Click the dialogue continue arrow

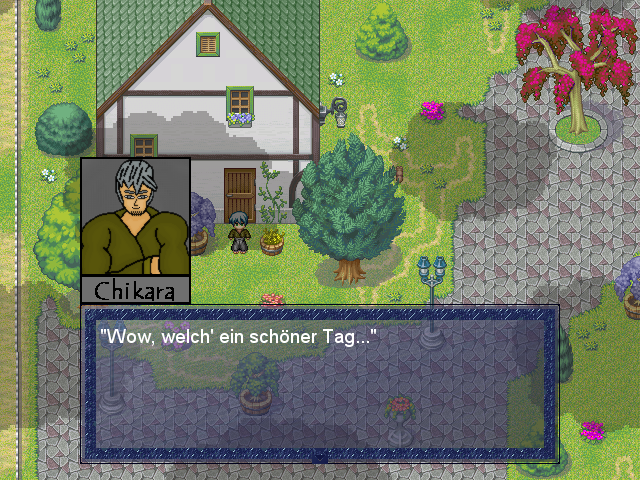pos(320,457)
